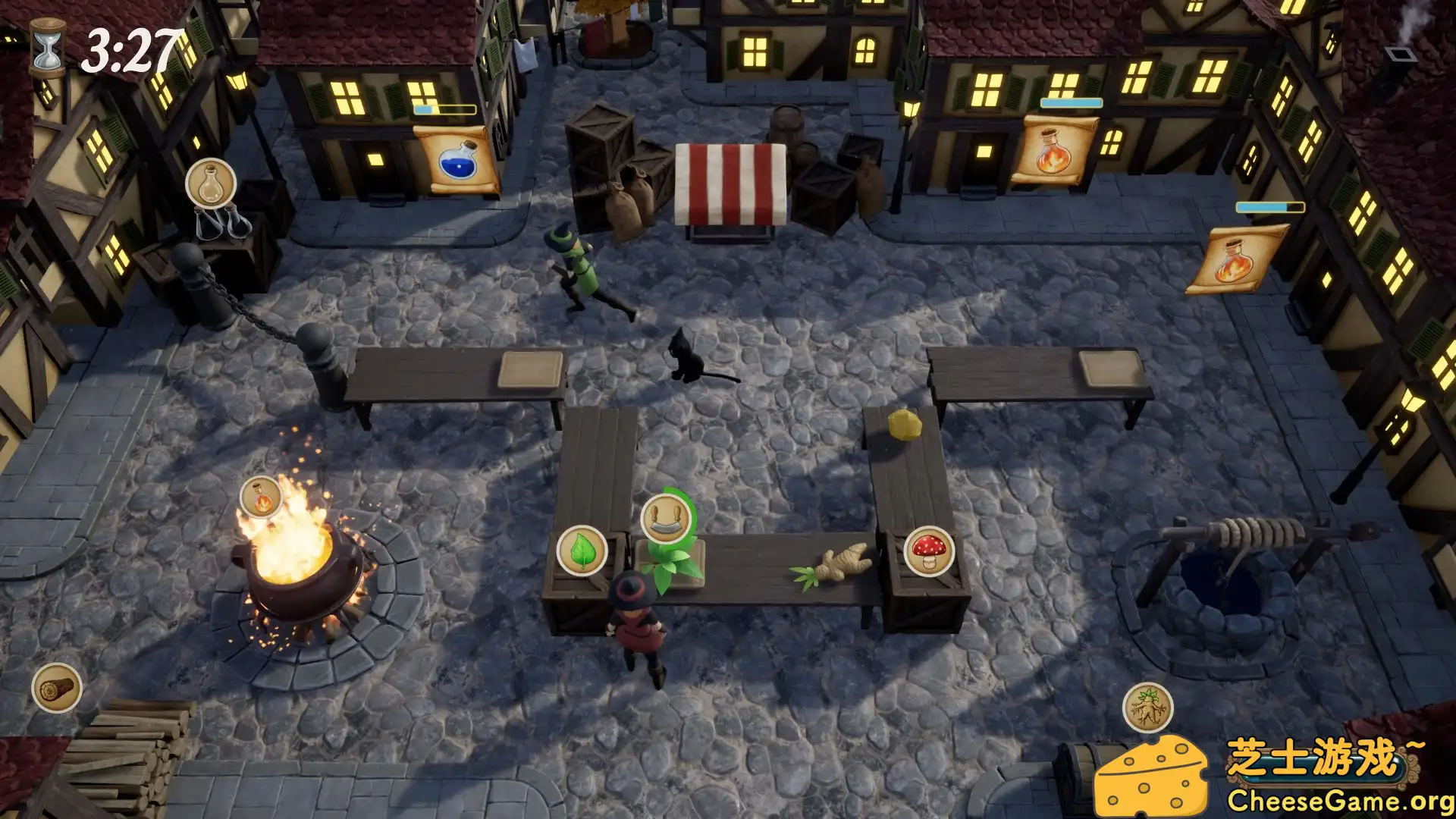Select the blue potion order scroll
Viewport: 1456px width, 819px height.
457,161
